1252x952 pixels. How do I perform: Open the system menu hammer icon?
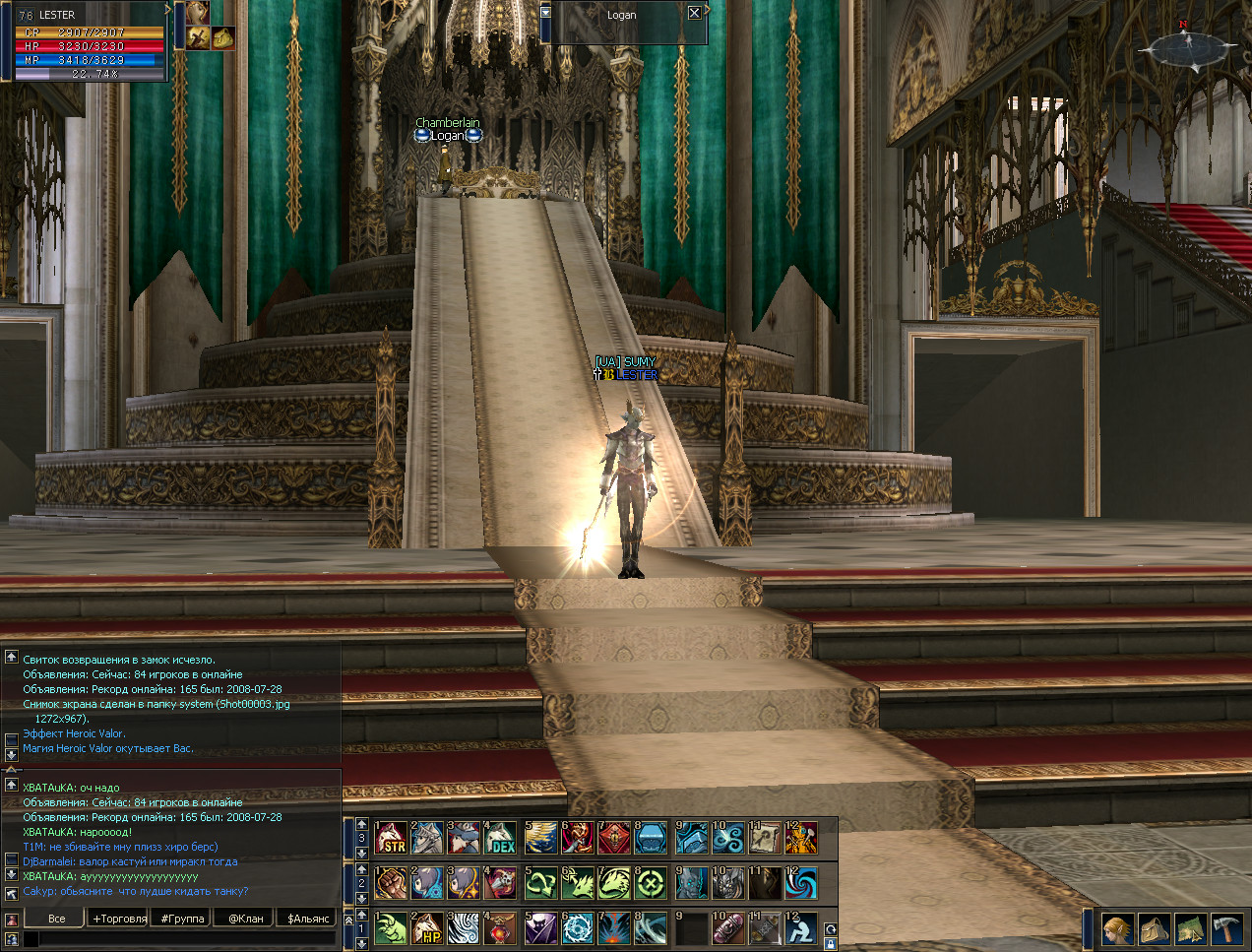point(1226,928)
